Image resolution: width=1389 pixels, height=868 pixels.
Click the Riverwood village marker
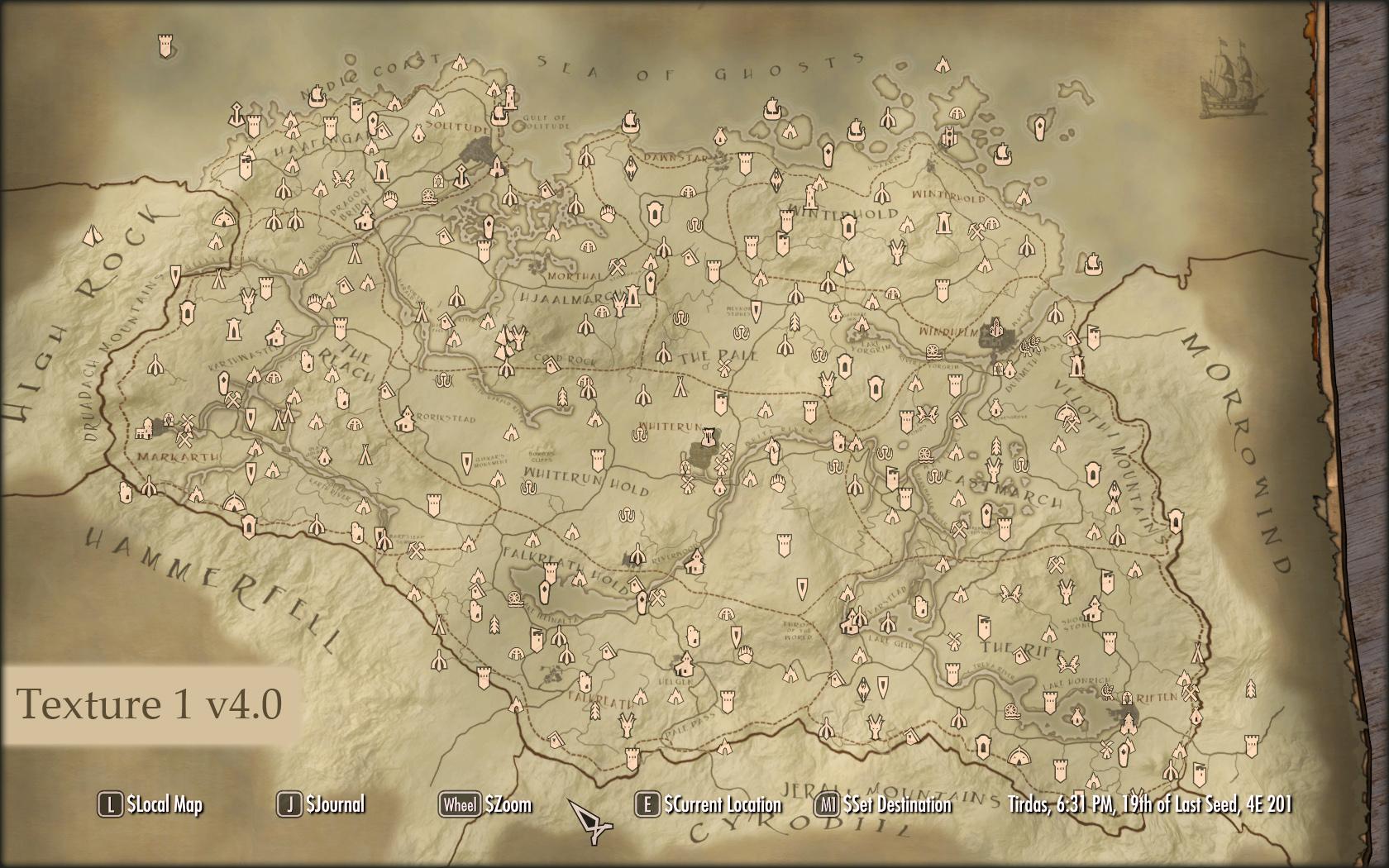(x=695, y=561)
